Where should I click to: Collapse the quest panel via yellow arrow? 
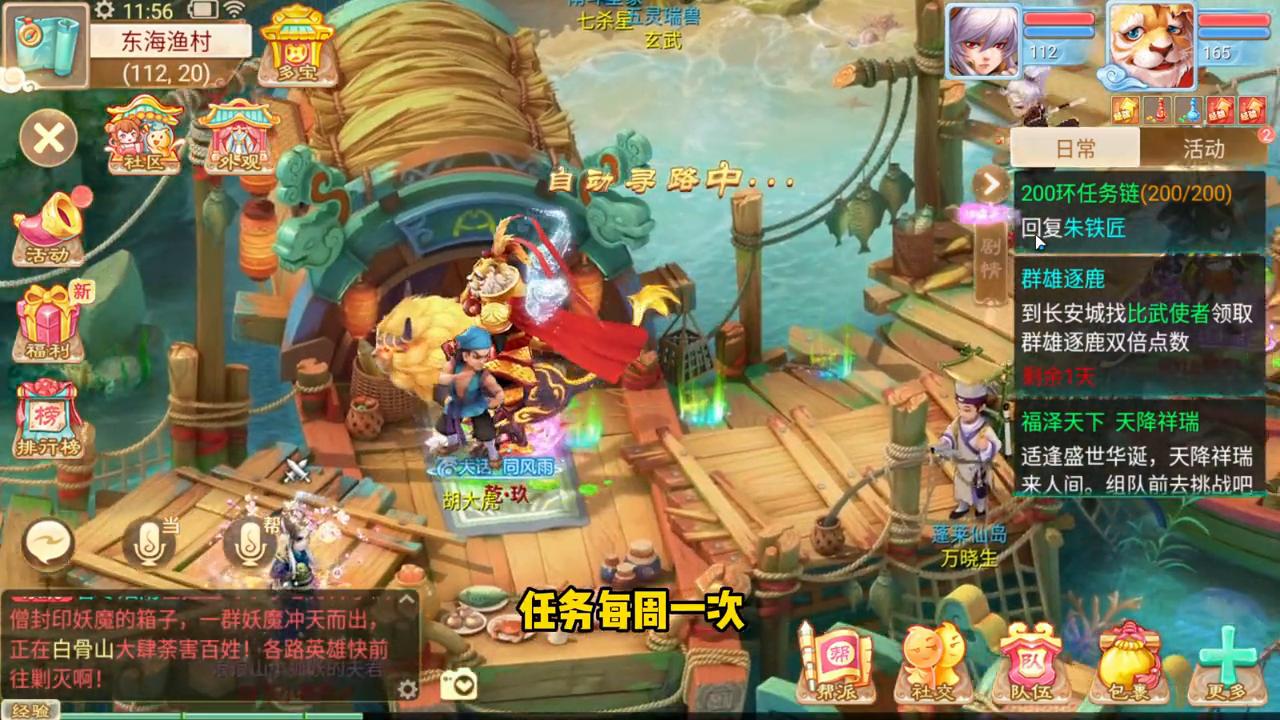[x=990, y=184]
